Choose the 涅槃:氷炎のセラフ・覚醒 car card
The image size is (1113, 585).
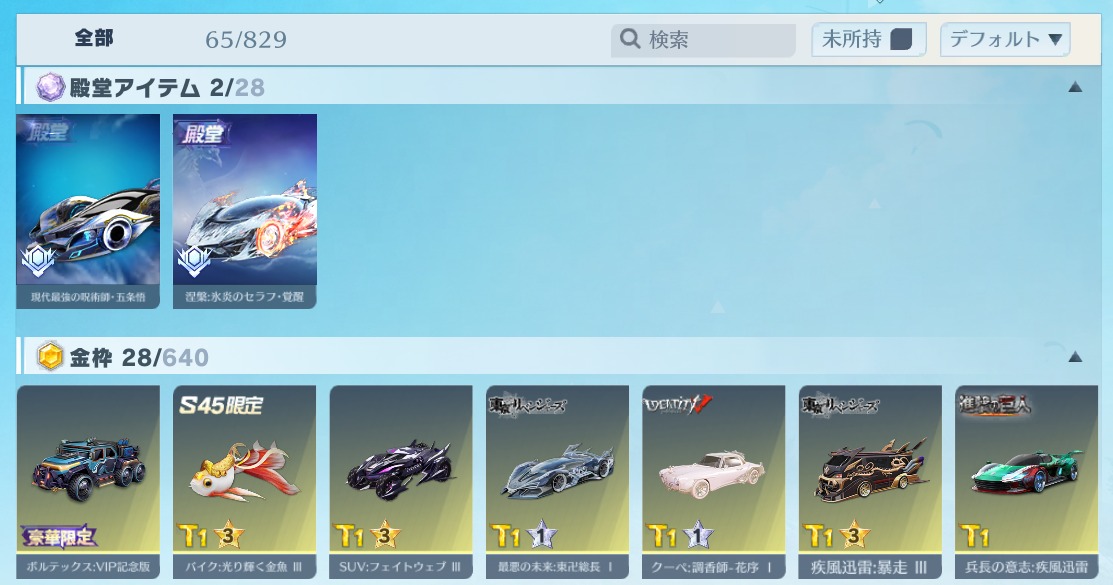[245, 210]
